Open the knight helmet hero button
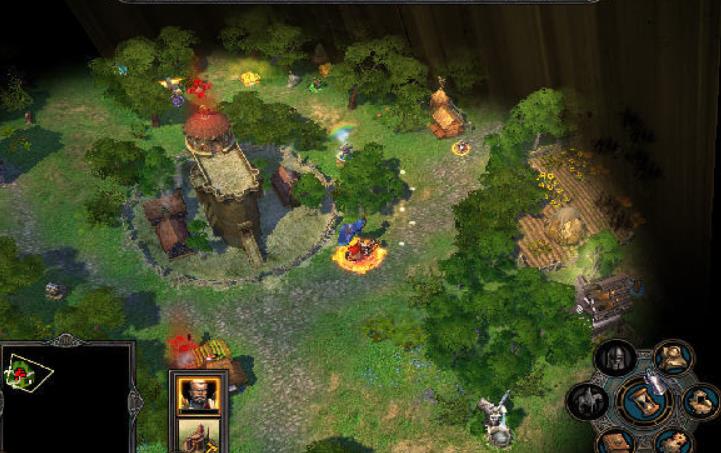Viewport: 721px width, 453px height. tap(615, 359)
